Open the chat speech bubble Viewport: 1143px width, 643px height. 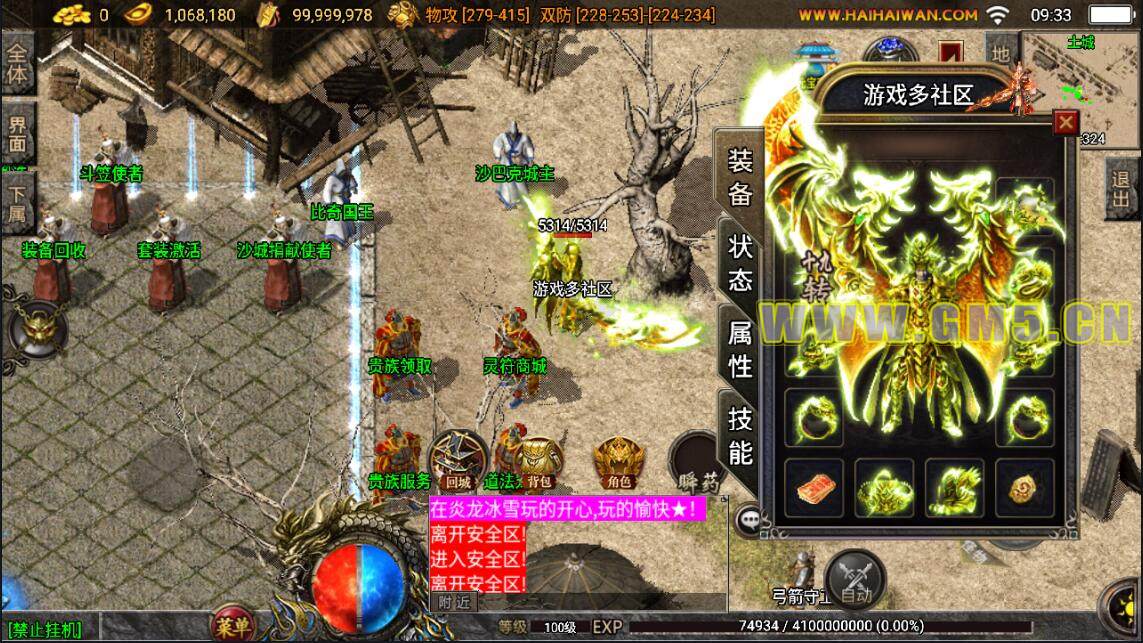coord(747,519)
